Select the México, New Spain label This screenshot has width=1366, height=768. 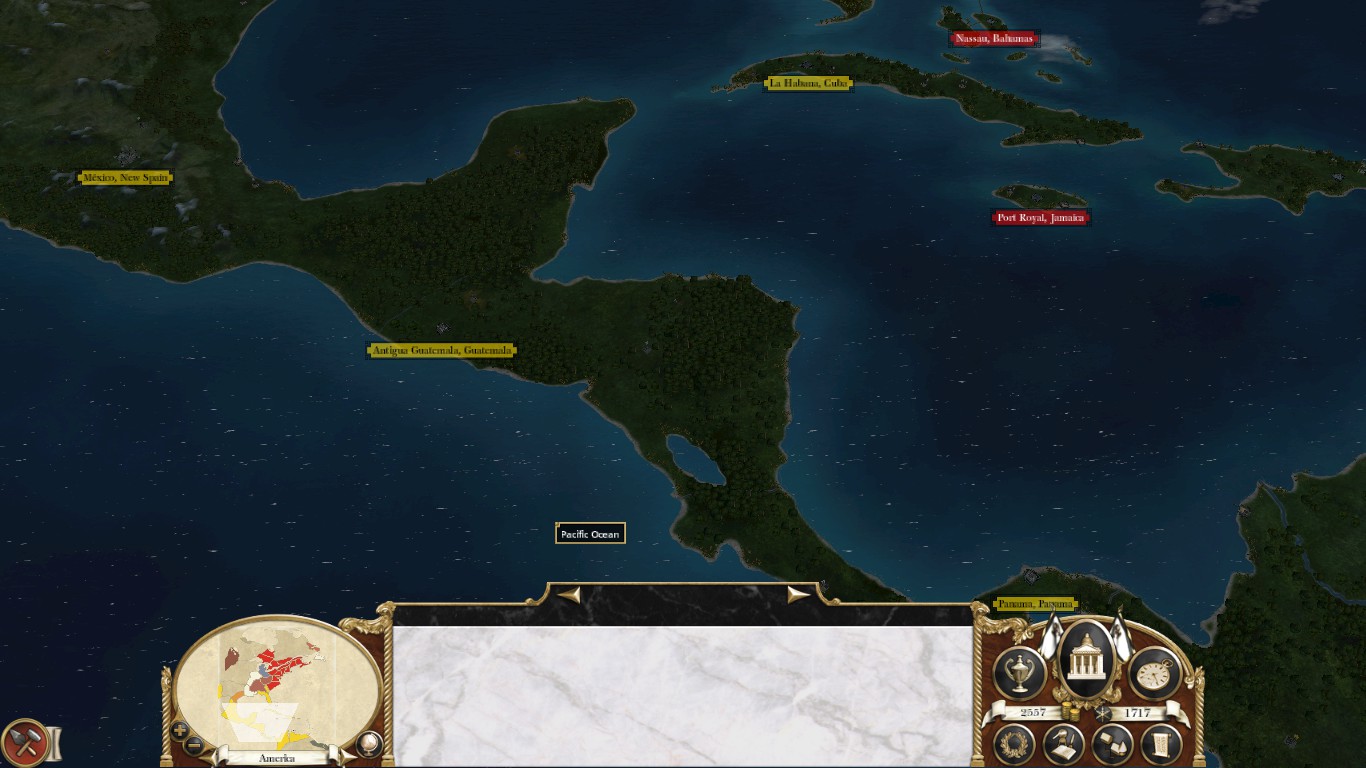pyautogui.click(x=126, y=178)
